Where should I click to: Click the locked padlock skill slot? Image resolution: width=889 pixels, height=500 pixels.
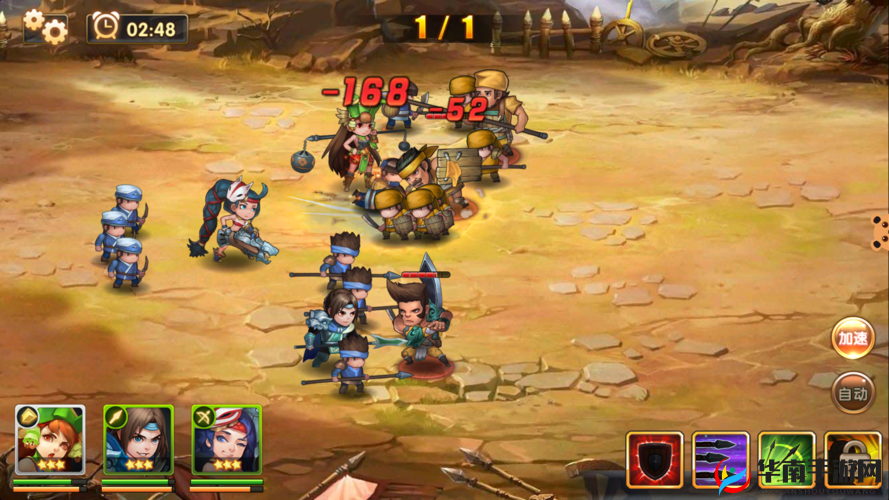tap(853, 460)
